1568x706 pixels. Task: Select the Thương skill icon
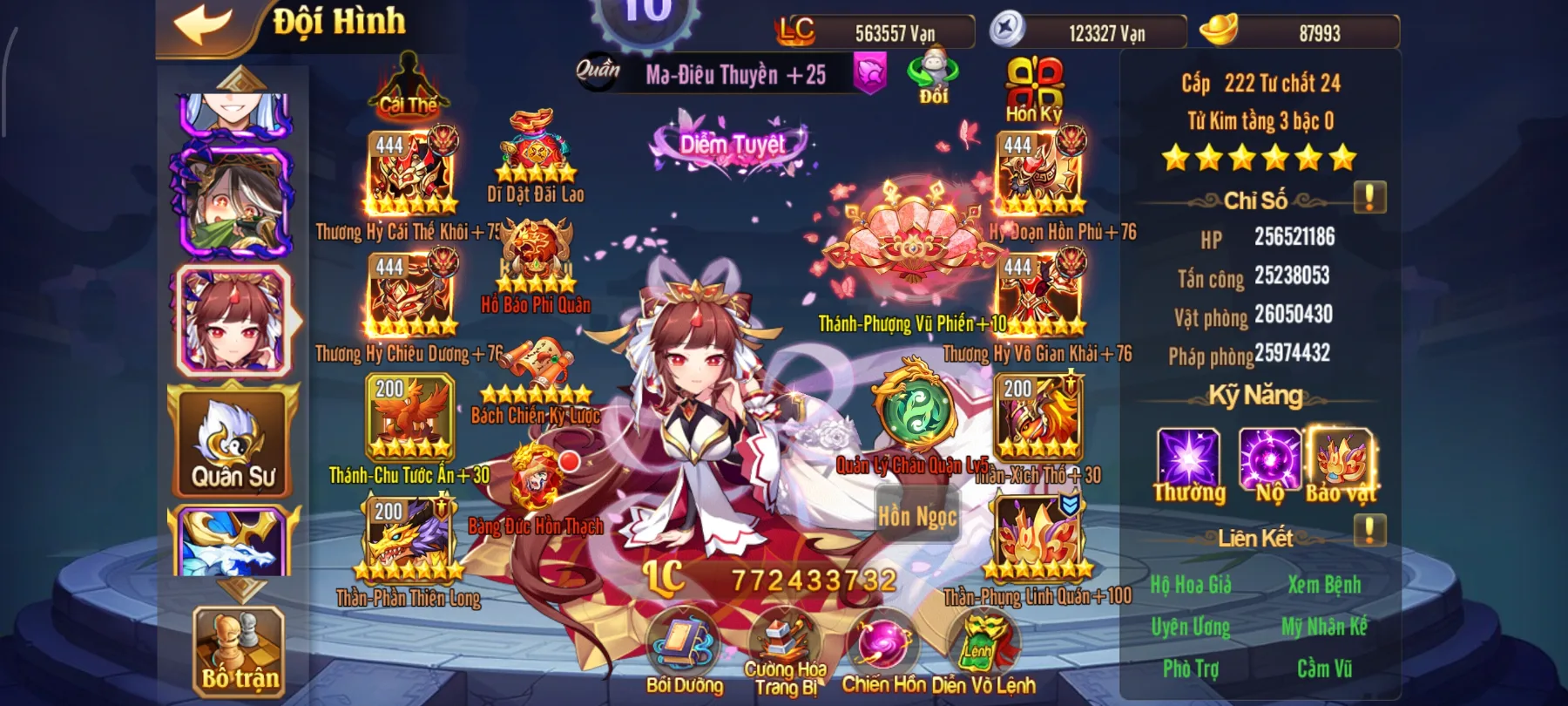click(x=1189, y=455)
